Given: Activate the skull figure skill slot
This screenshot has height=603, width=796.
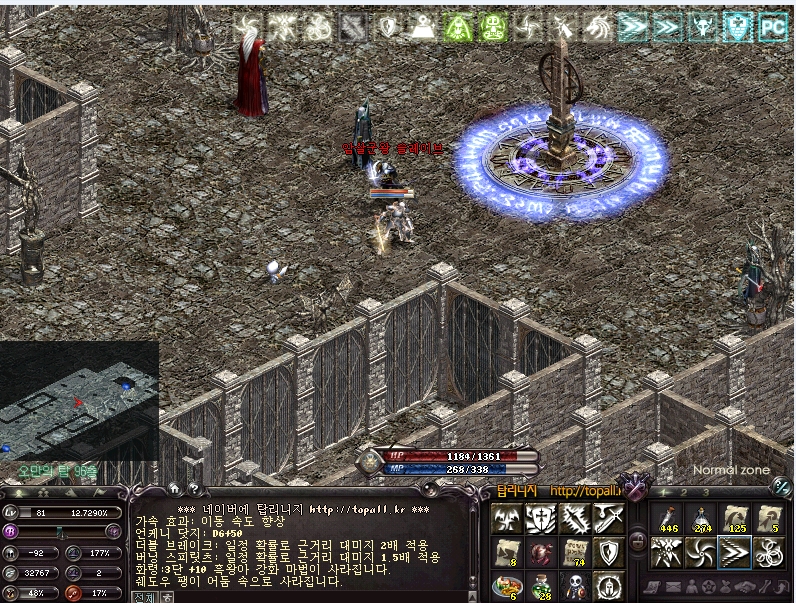Looking at the screenshot, I should click(575, 586).
